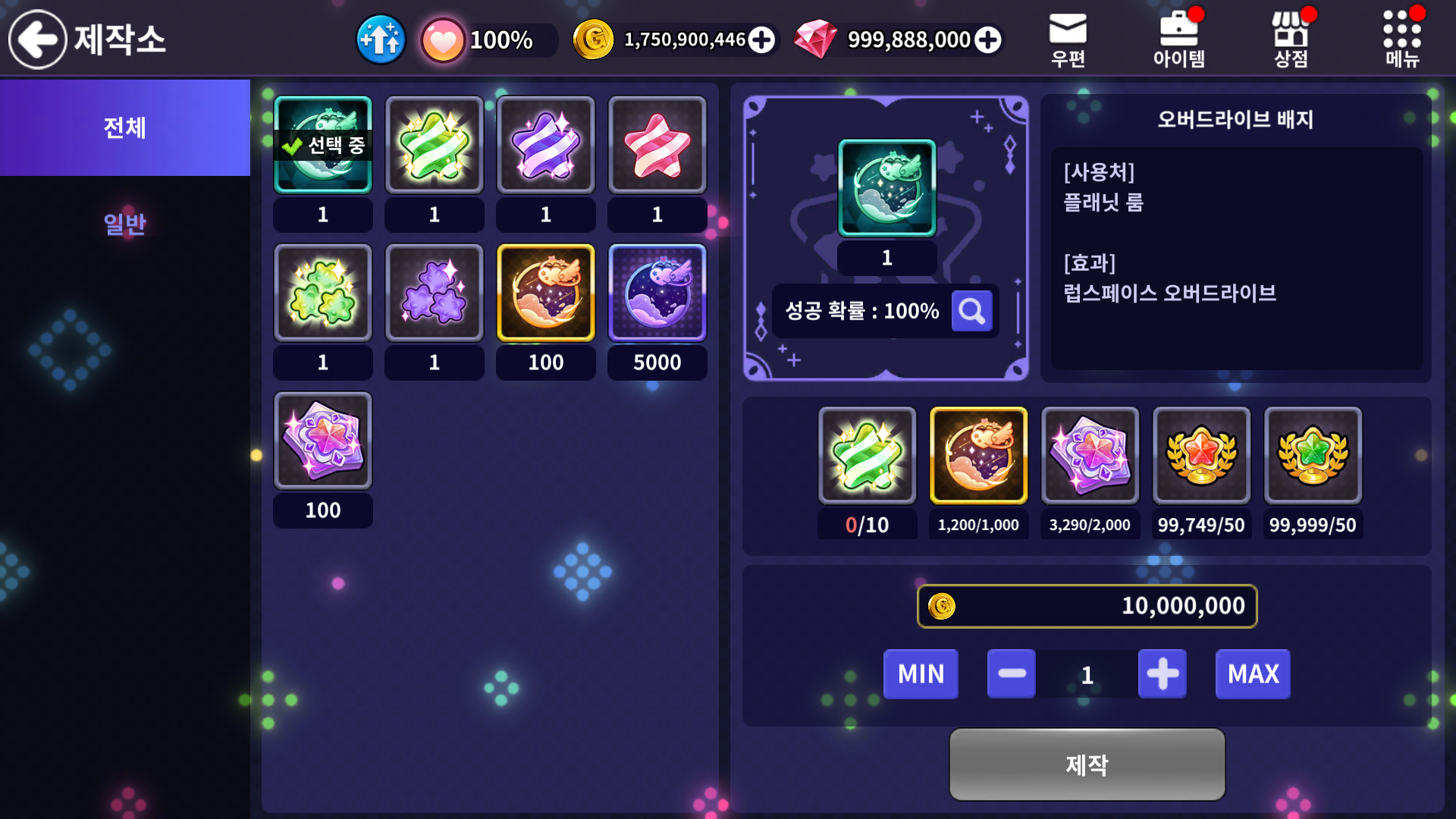This screenshot has height=819, width=1456.
Task: Choose the gold-framed planet badge recipe
Action: click(x=546, y=293)
